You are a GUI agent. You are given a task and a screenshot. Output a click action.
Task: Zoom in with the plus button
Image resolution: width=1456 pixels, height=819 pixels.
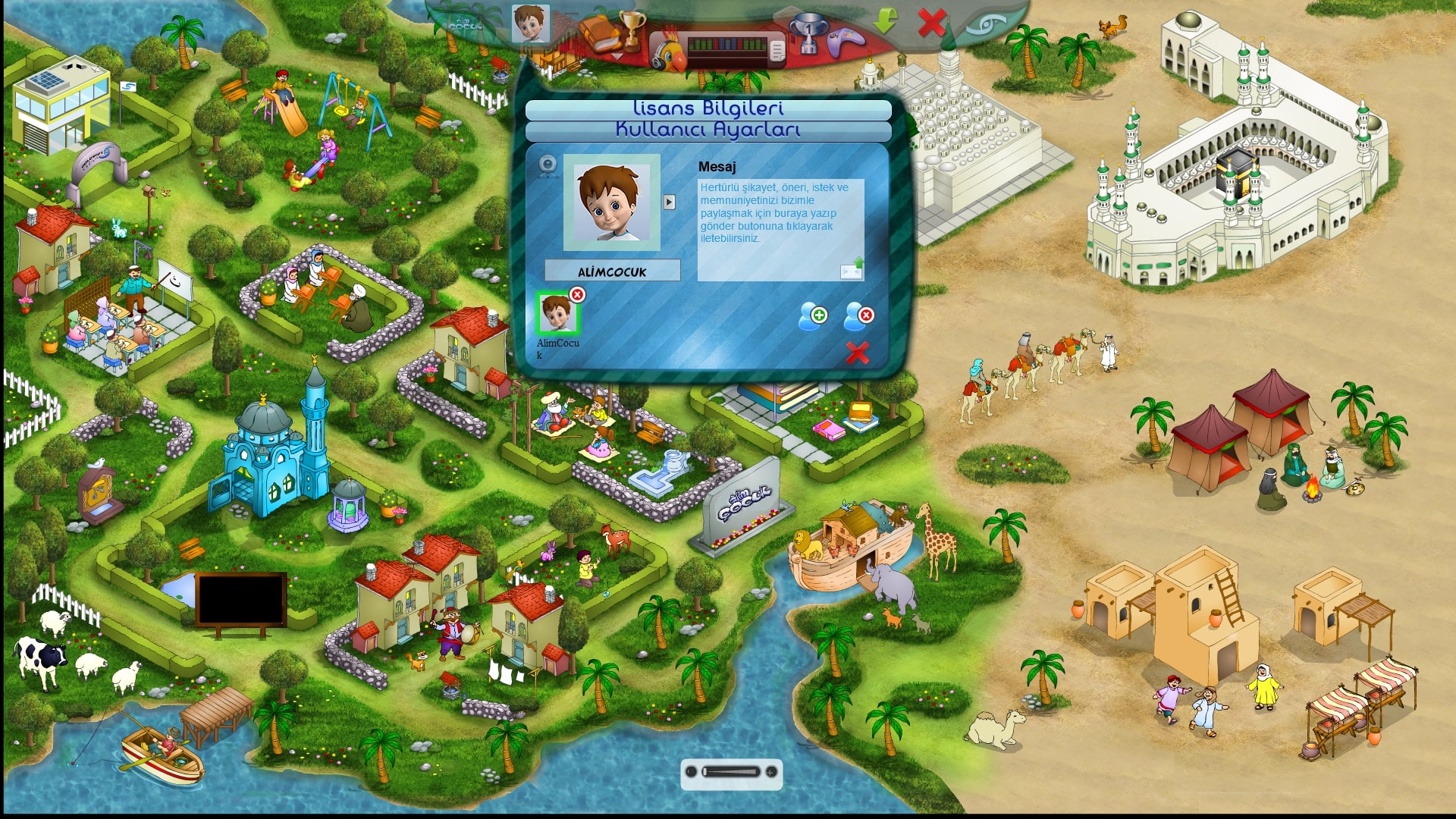click(x=771, y=772)
